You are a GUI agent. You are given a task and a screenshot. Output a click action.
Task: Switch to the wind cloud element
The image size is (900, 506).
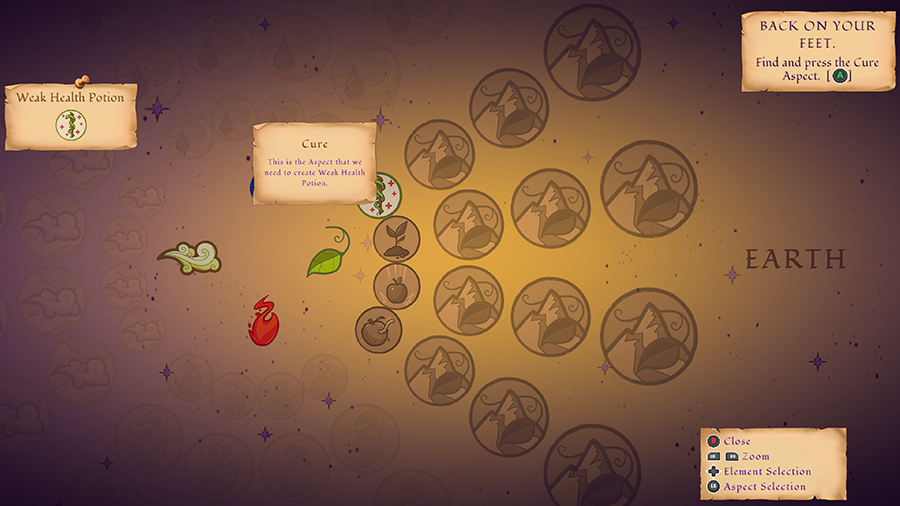point(190,258)
